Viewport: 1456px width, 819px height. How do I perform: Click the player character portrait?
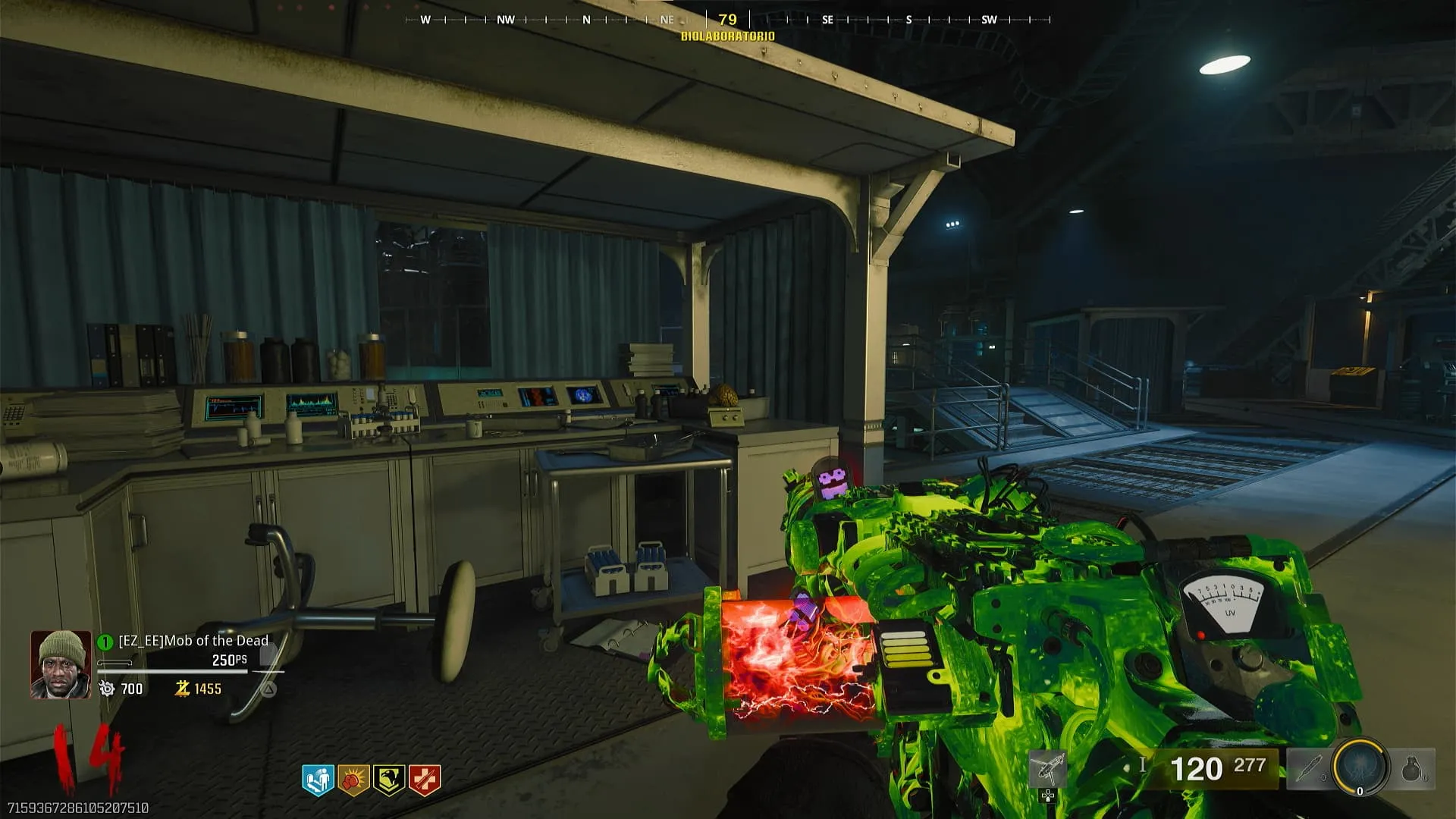tap(61, 664)
